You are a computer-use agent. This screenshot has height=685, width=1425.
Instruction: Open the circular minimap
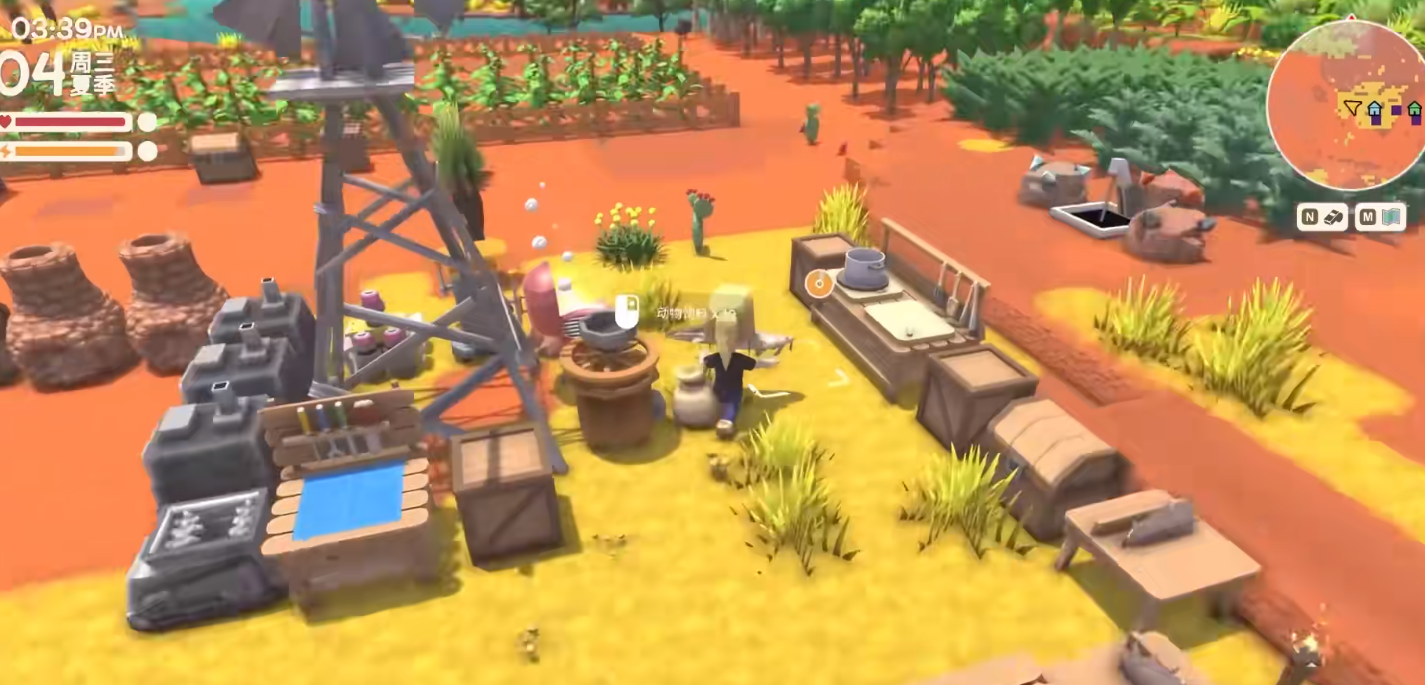(x=1345, y=105)
